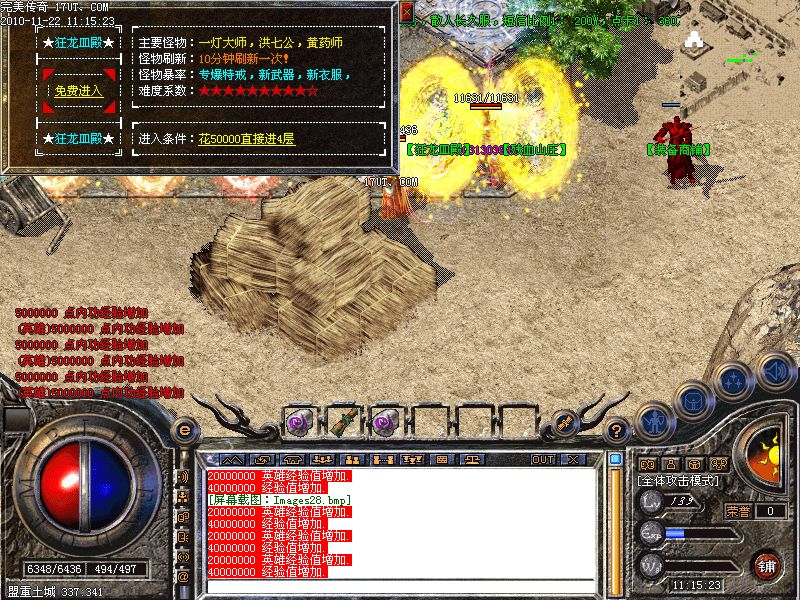Click the 免费进入 free entry link

click(79, 91)
